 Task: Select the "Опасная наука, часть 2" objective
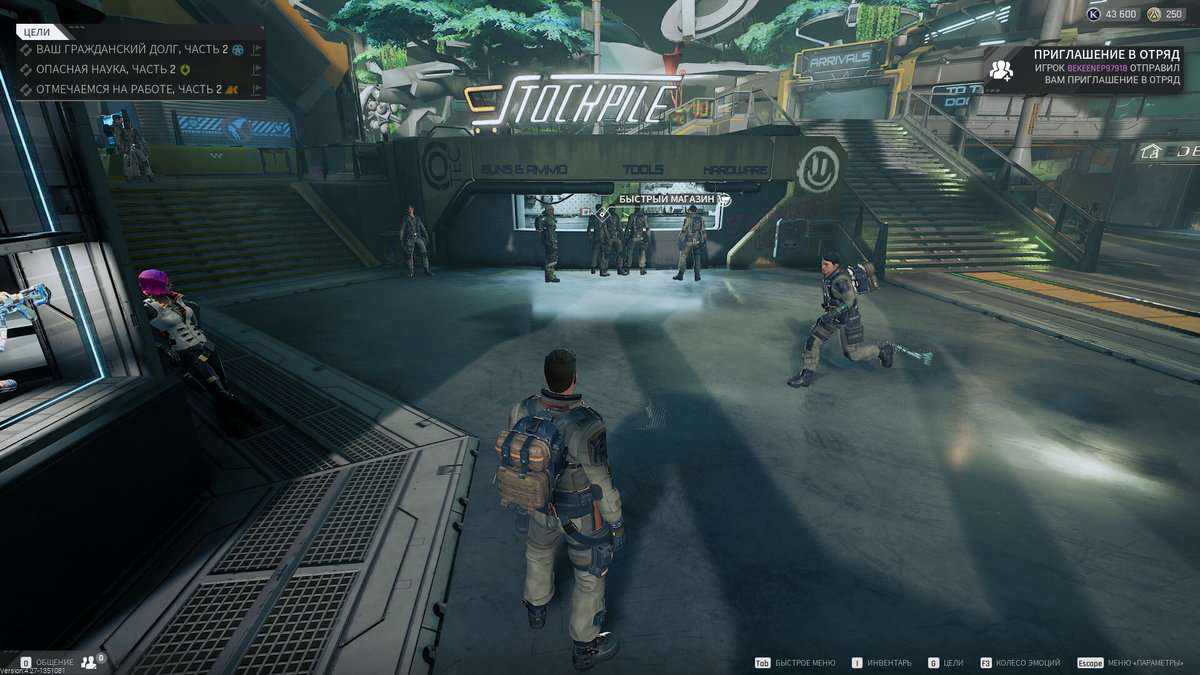click(105, 69)
